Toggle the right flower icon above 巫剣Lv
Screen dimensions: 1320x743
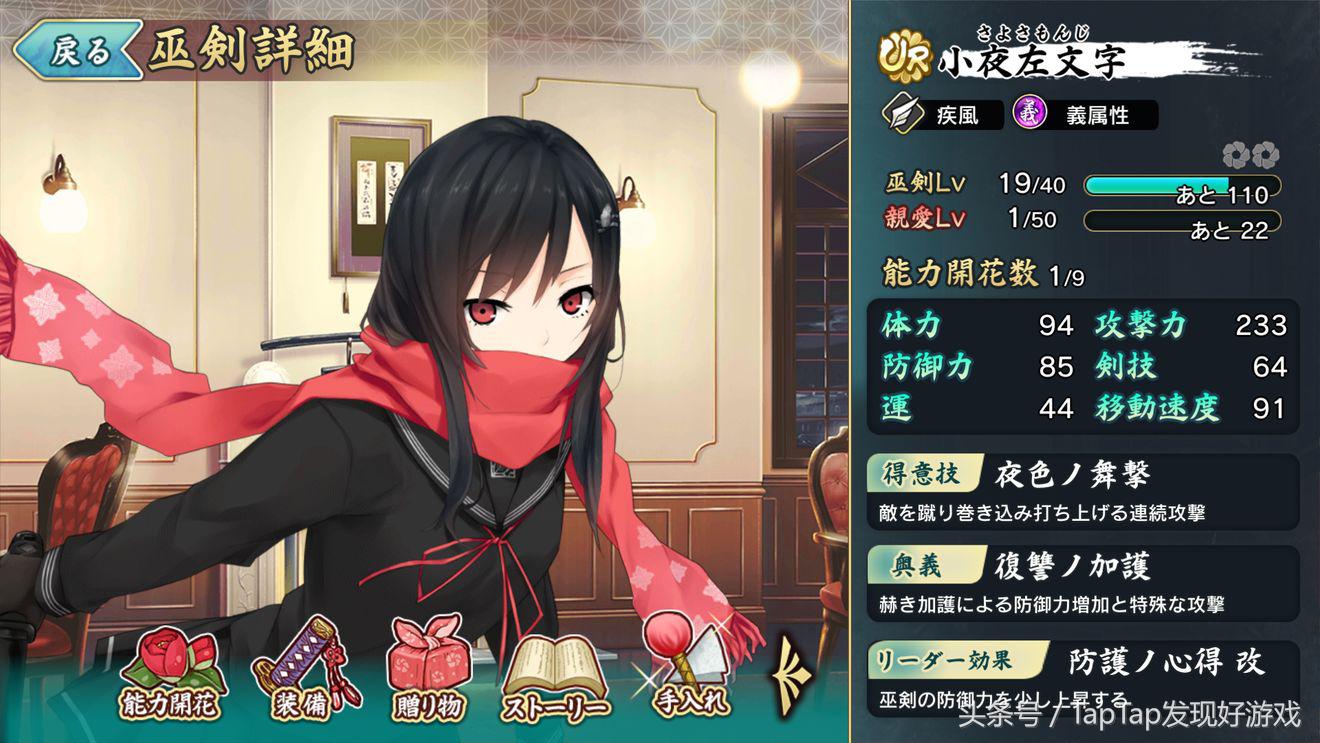tap(1268, 155)
